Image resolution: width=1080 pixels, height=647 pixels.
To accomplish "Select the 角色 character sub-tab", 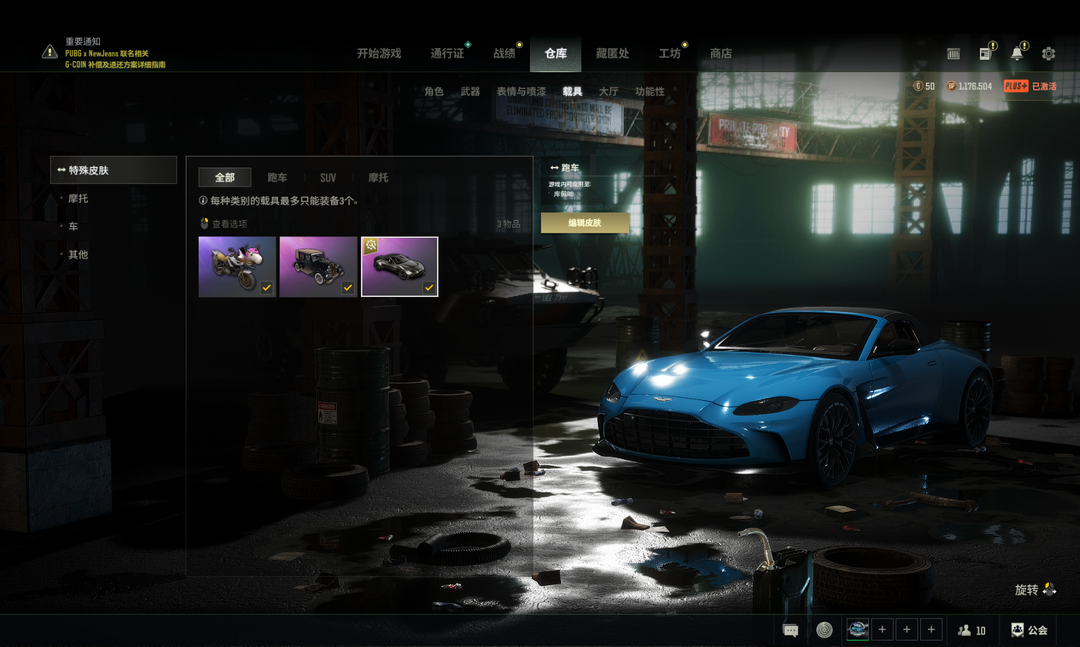I will [x=434, y=92].
